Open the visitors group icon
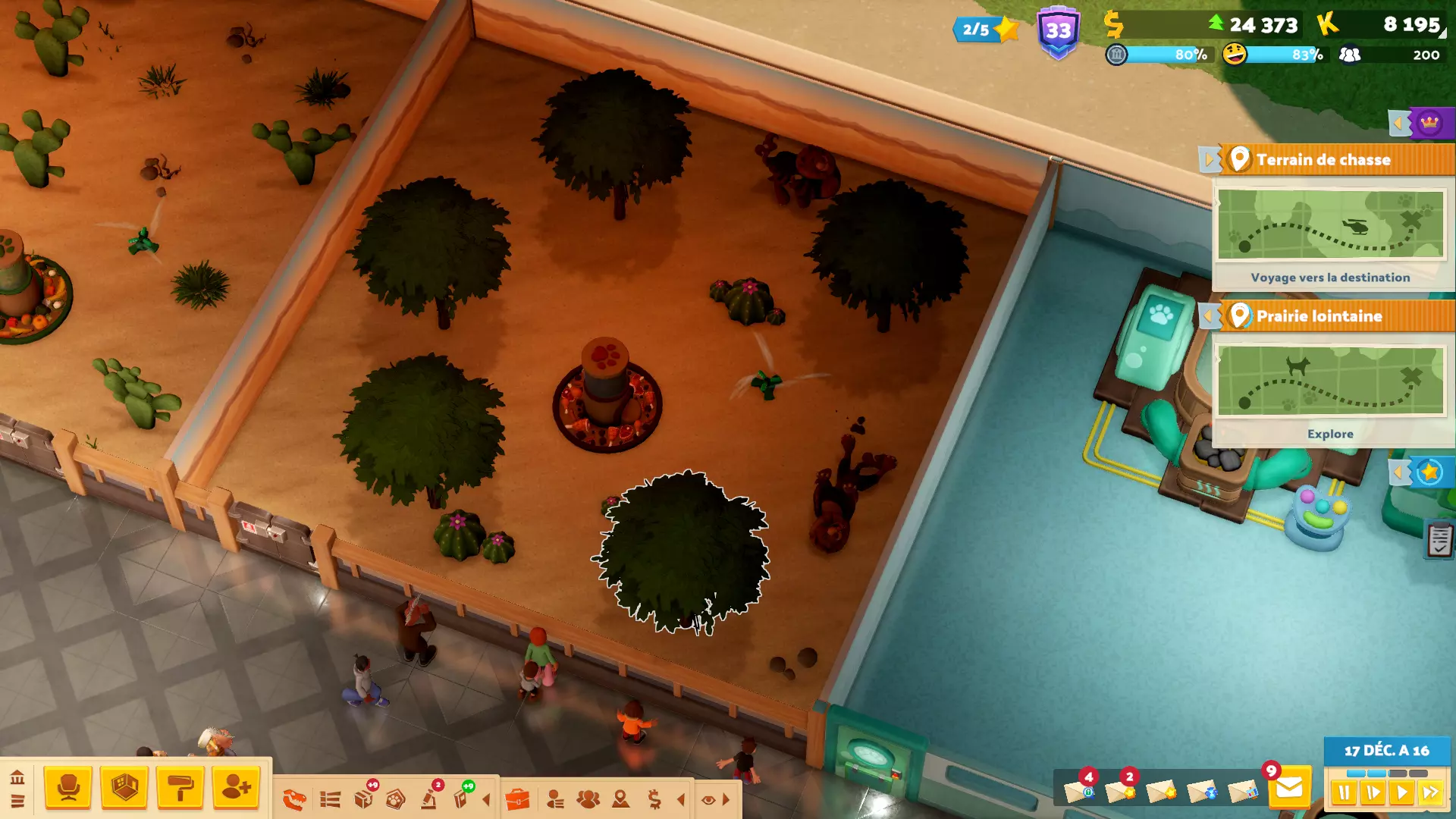Viewport: 1456px width, 819px height. coord(588,799)
